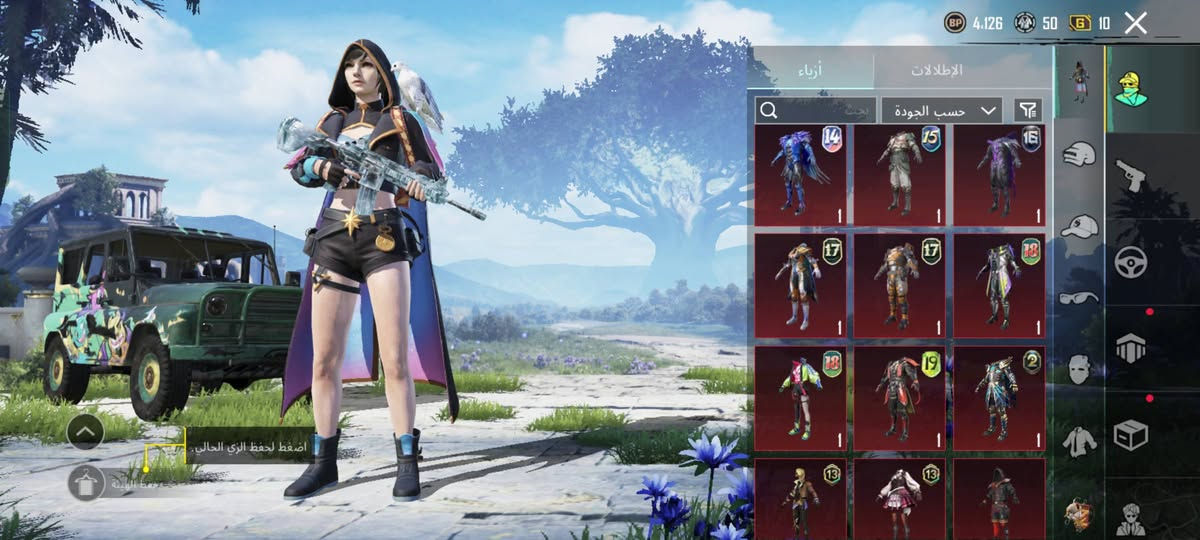Switch to the pistol weapons section

(x=1131, y=175)
